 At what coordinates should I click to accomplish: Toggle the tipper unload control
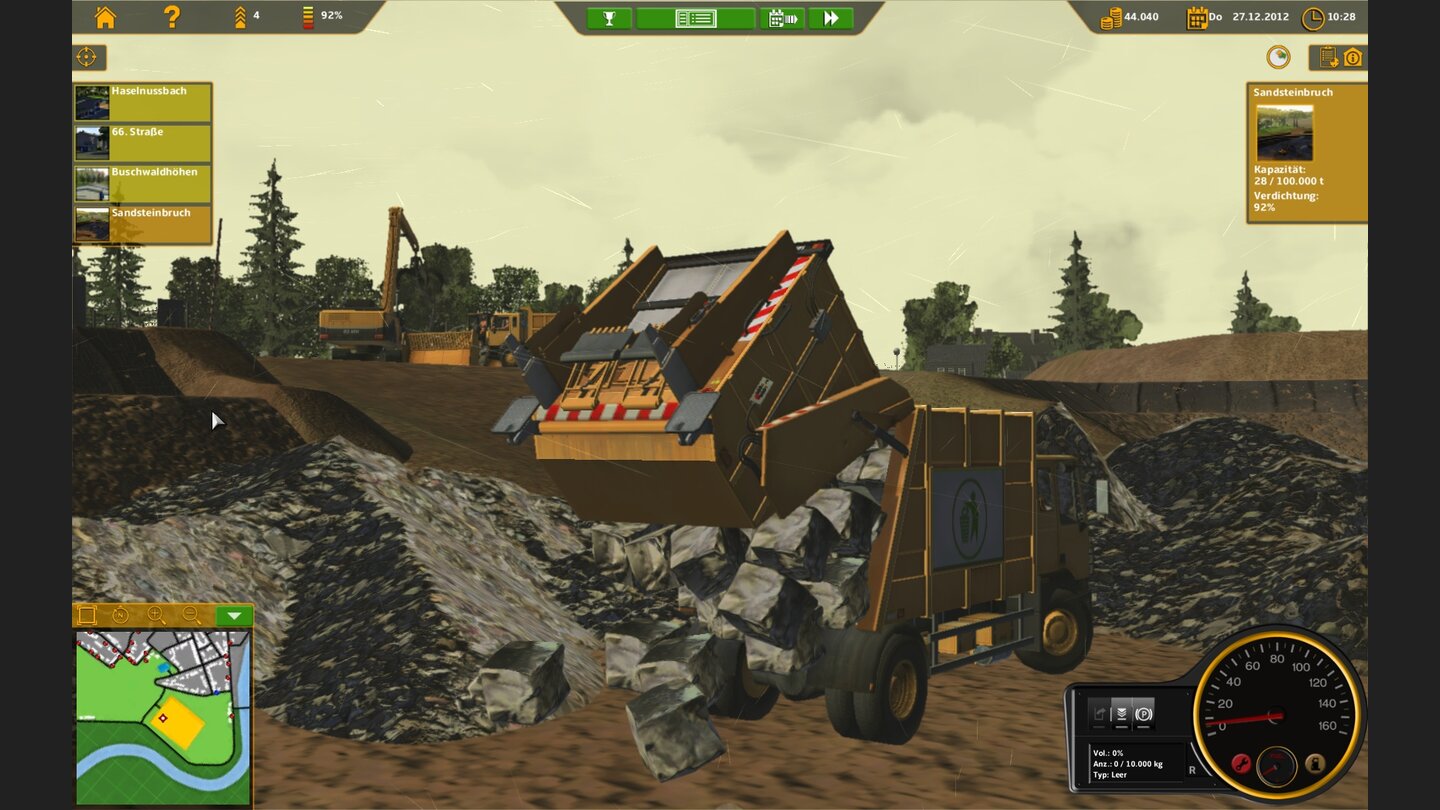click(1101, 712)
